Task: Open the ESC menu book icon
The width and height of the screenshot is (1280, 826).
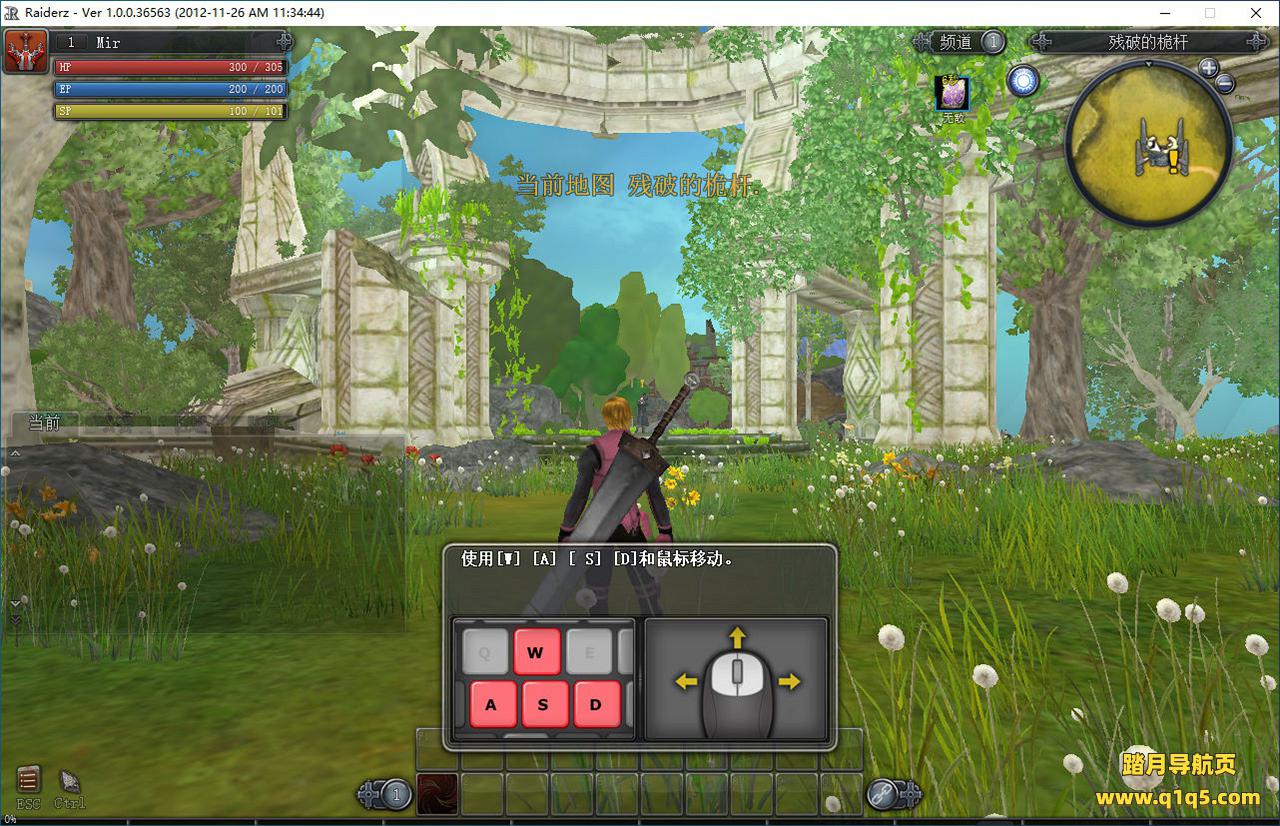Action: (28, 779)
